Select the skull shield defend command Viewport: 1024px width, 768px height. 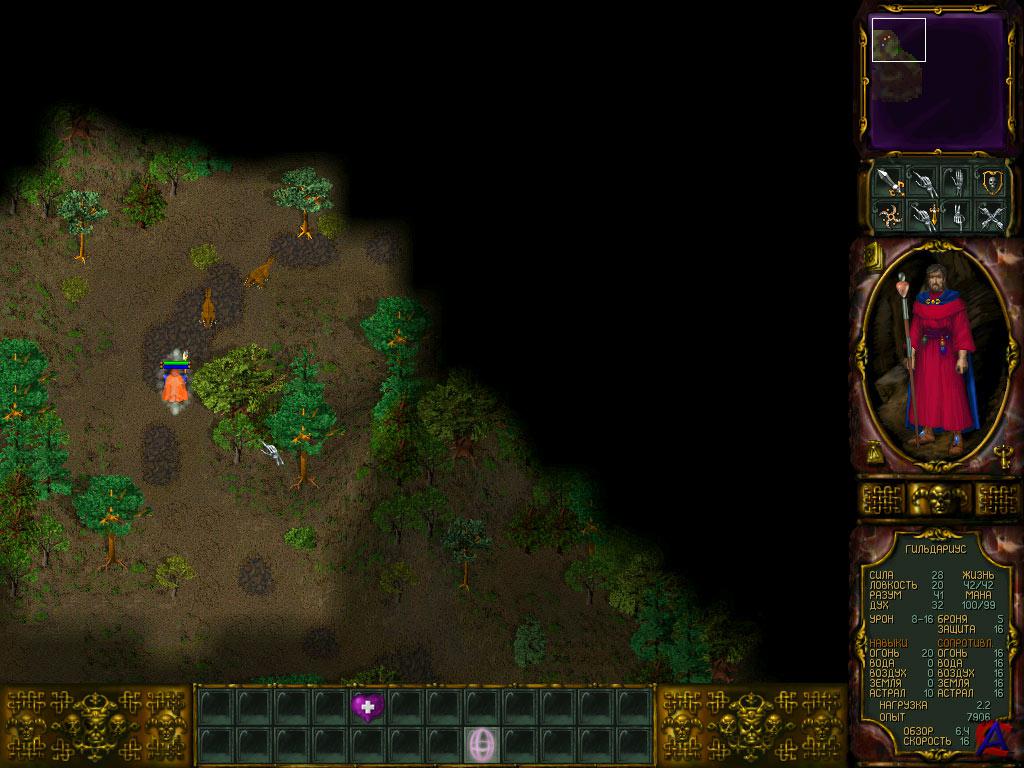pos(990,181)
